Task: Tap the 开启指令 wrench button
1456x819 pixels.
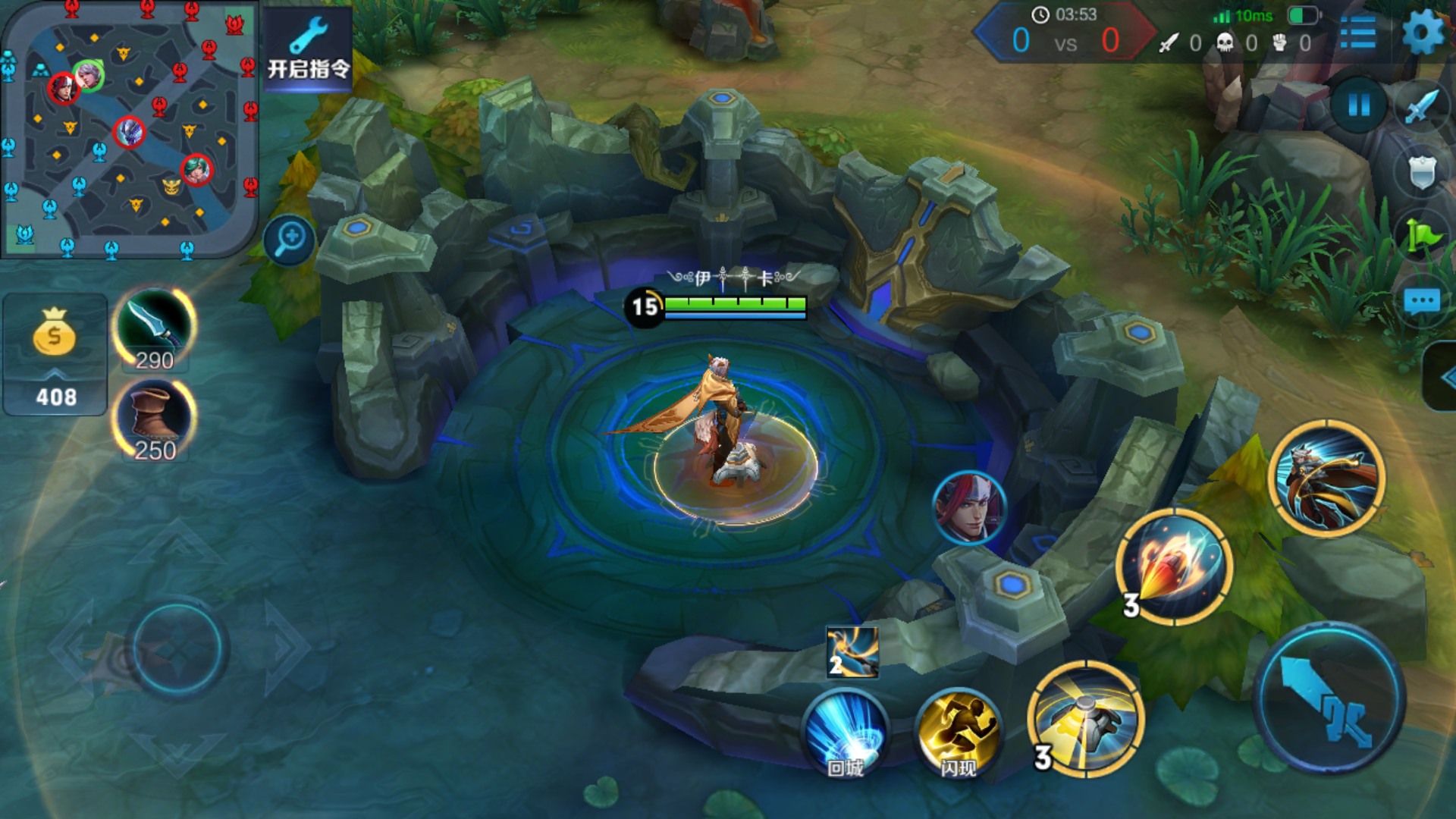Action: tap(308, 49)
